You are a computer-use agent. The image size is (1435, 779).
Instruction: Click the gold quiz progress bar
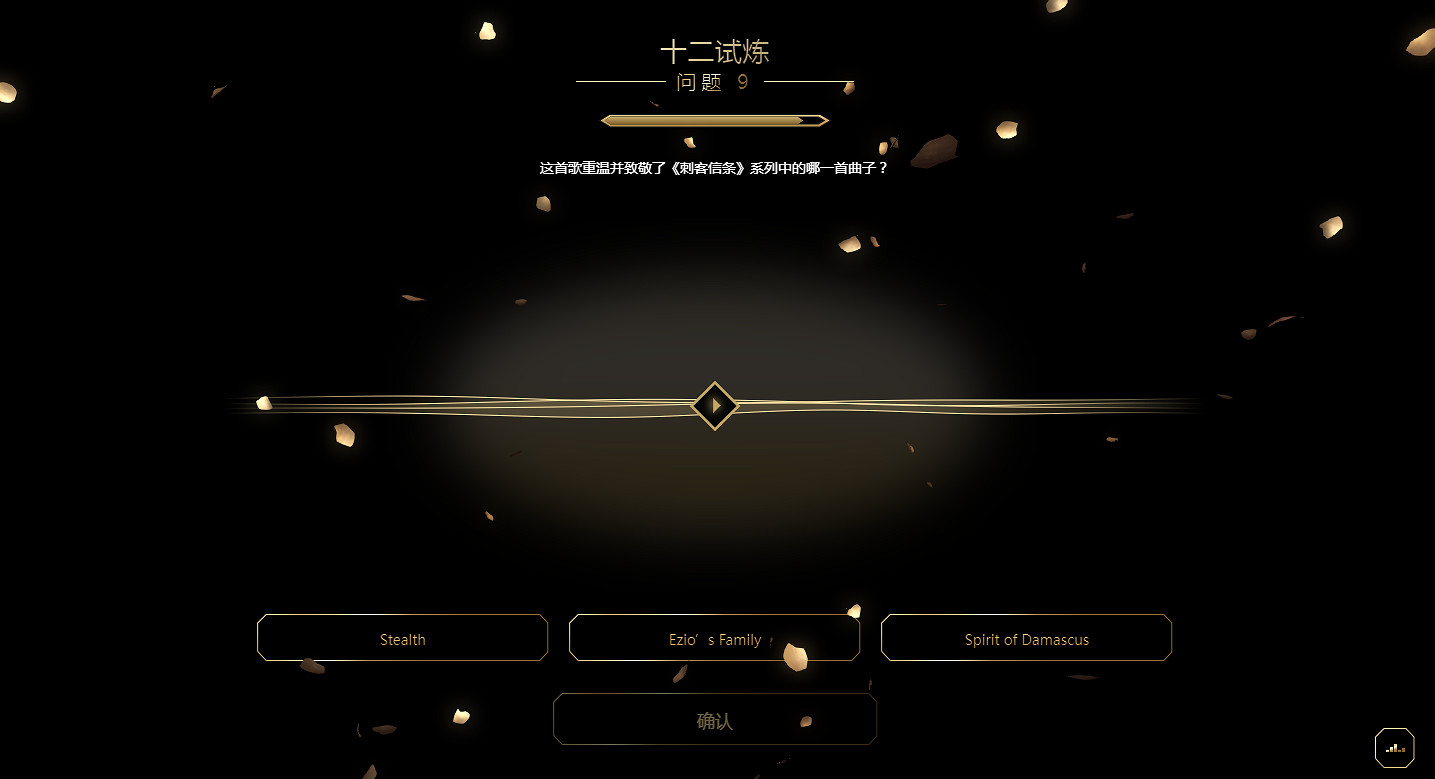(714, 119)
